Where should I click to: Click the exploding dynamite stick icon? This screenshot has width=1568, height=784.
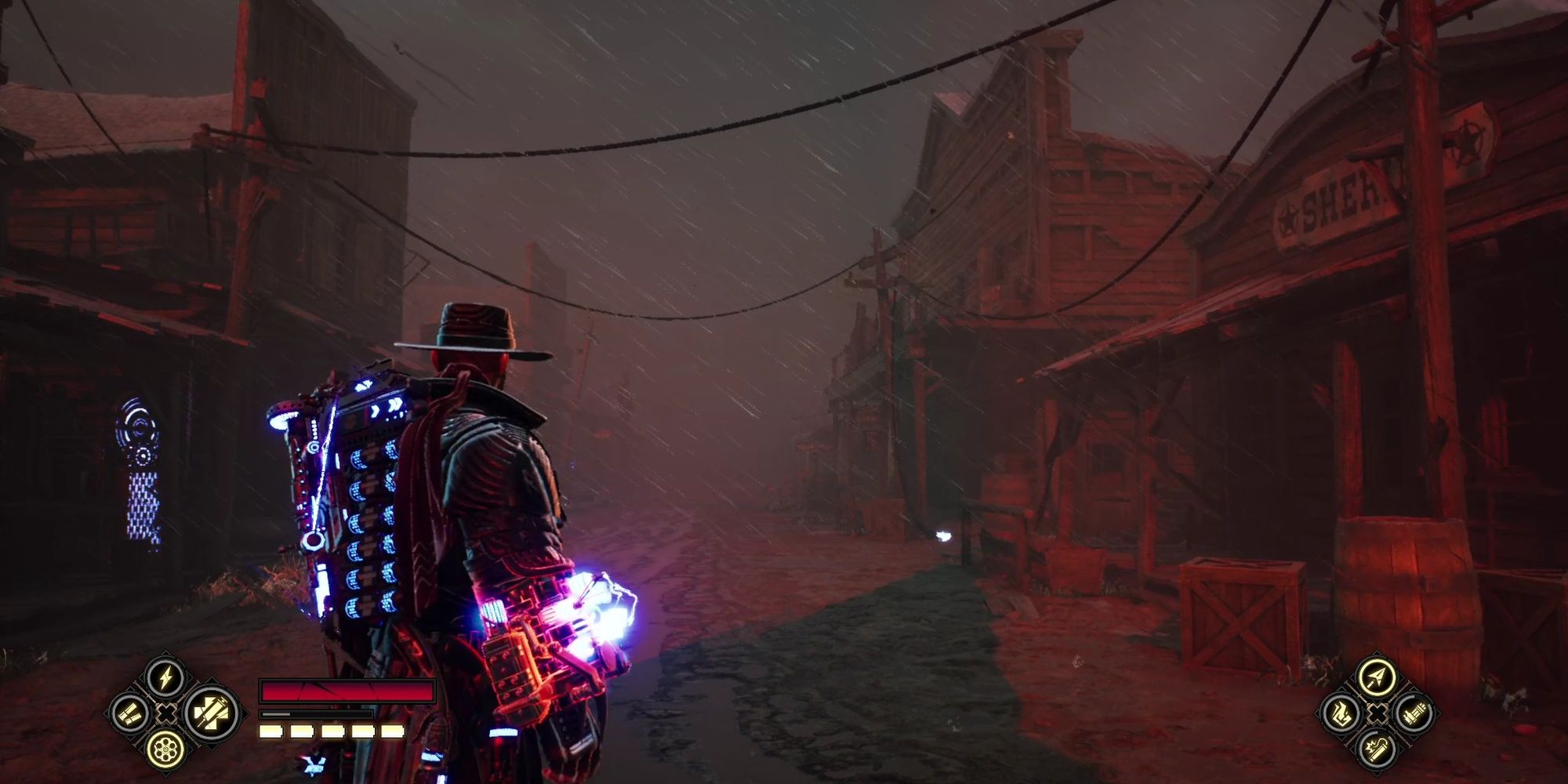tap(1377, 749)
